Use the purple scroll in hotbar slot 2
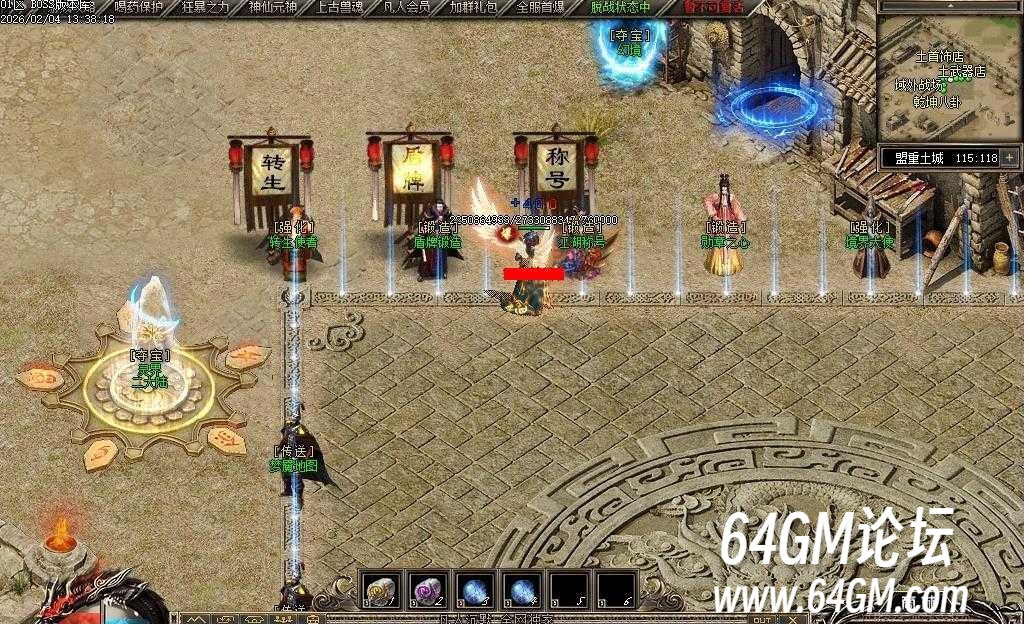Screen dimensions: 1029x624 pos(428,590)
